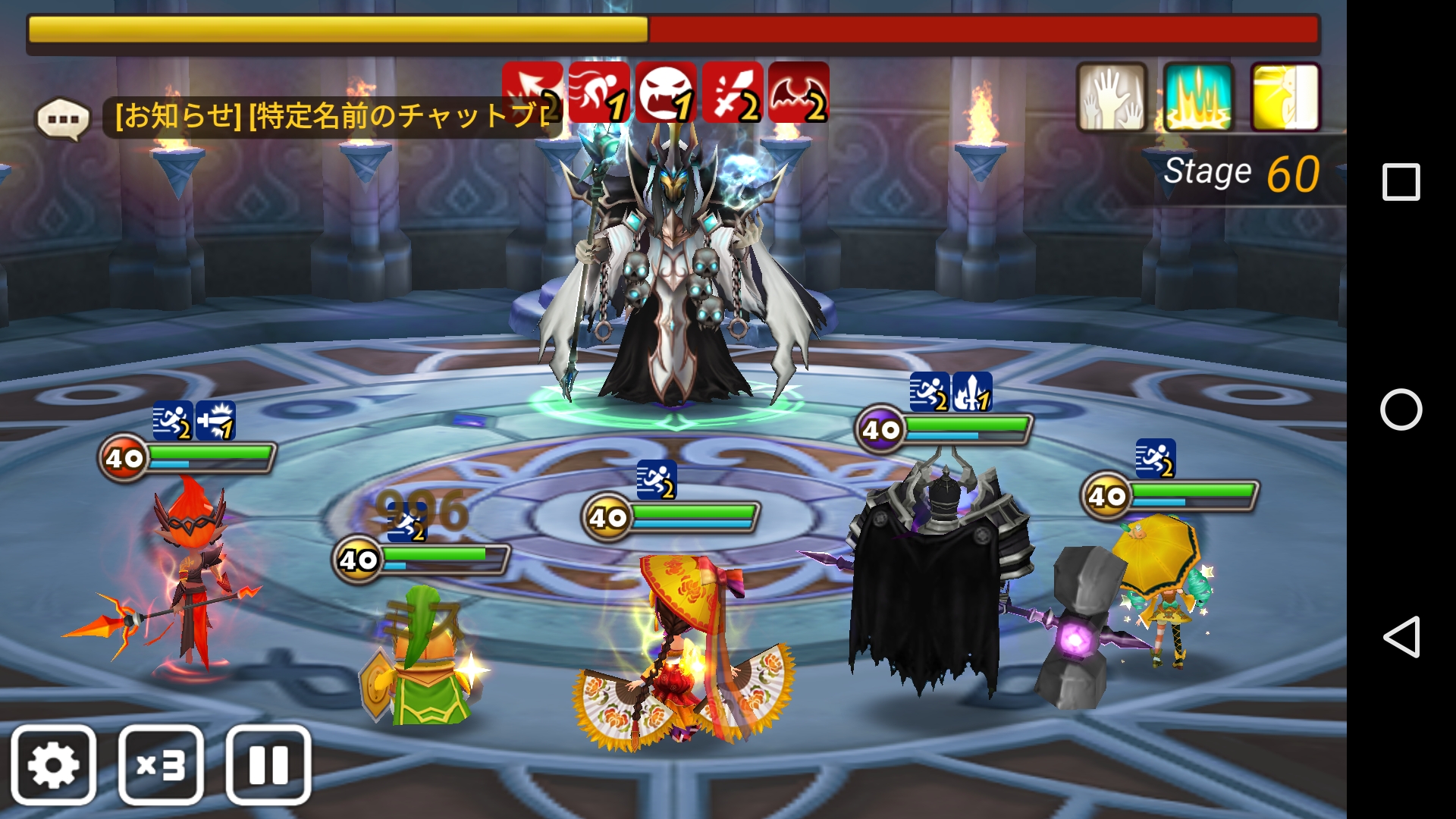This screenshot has width=1456, height=819.
Task: Select the white hands skill icon
Action: [x=1111, y=97]
